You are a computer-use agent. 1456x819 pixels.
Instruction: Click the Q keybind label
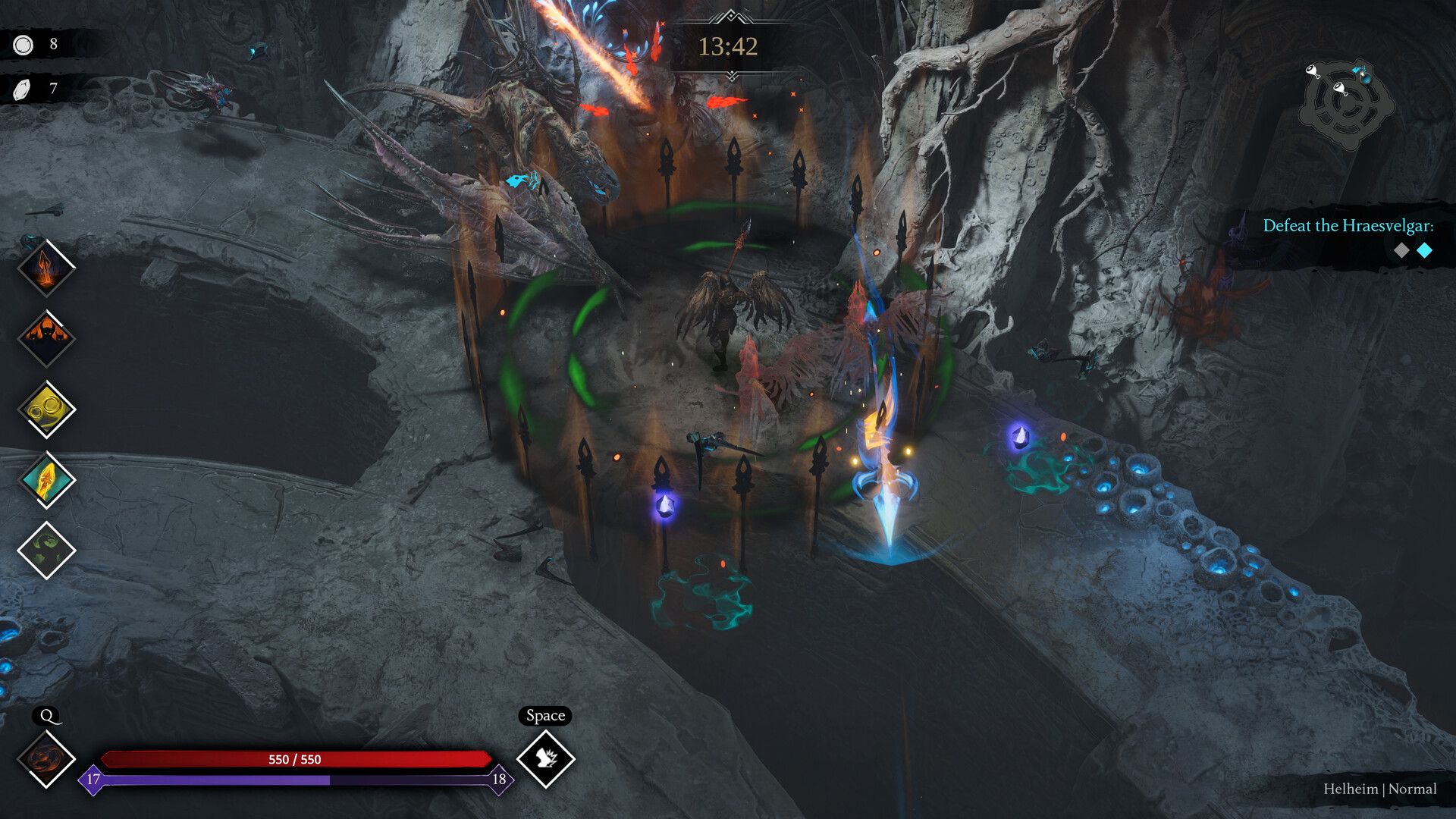click(x=47, y=714)
